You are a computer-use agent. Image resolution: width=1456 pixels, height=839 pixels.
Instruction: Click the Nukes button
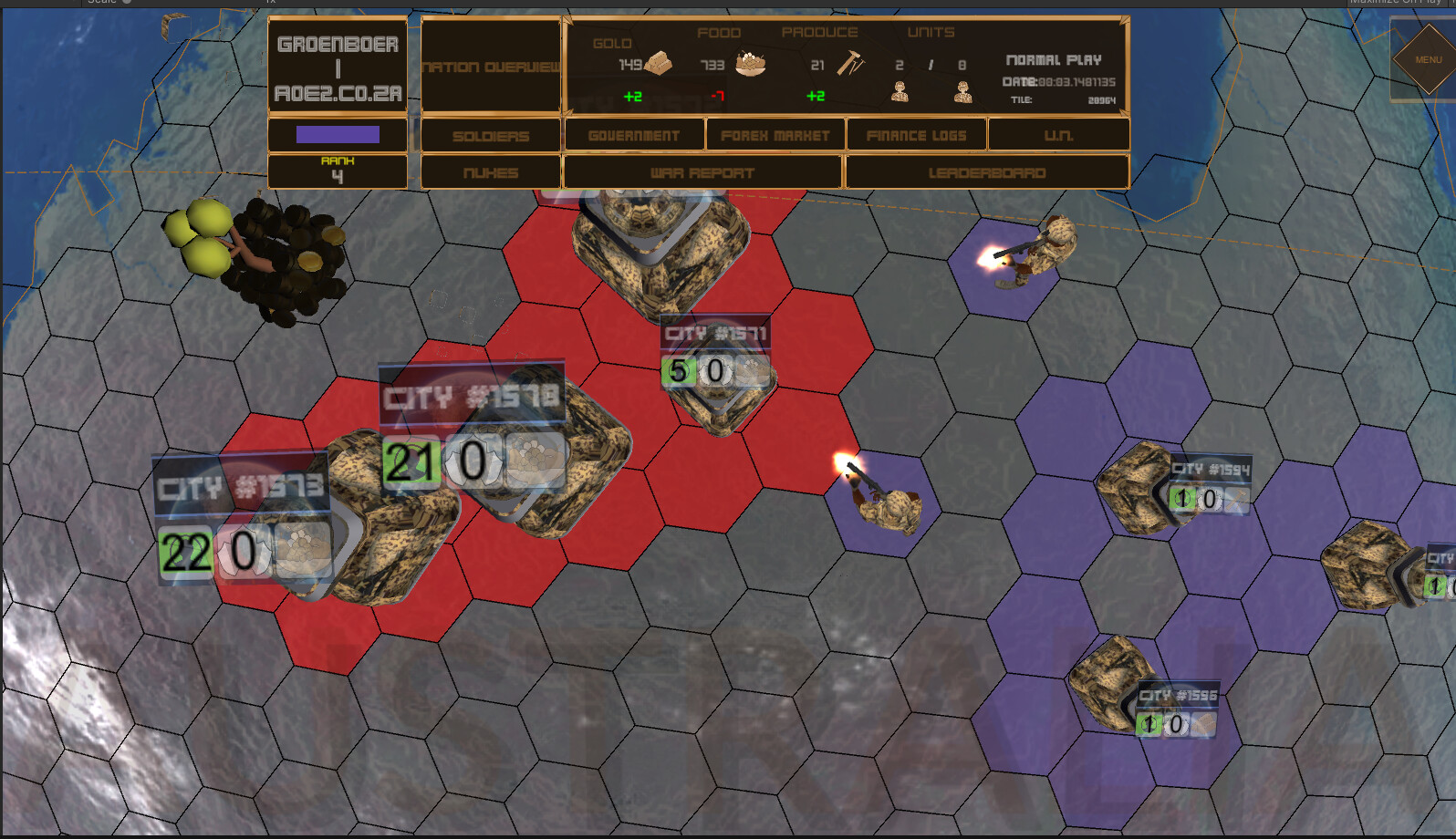coord(490,172)
